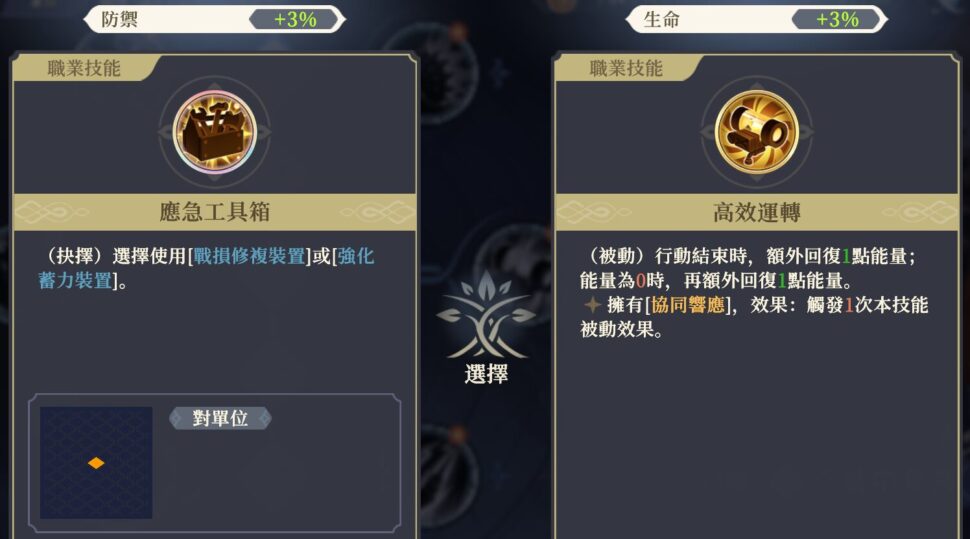This screenshot has height=539, width=970.
Task: Tap the toolbox skill icon
Action: tap(214, 131)
